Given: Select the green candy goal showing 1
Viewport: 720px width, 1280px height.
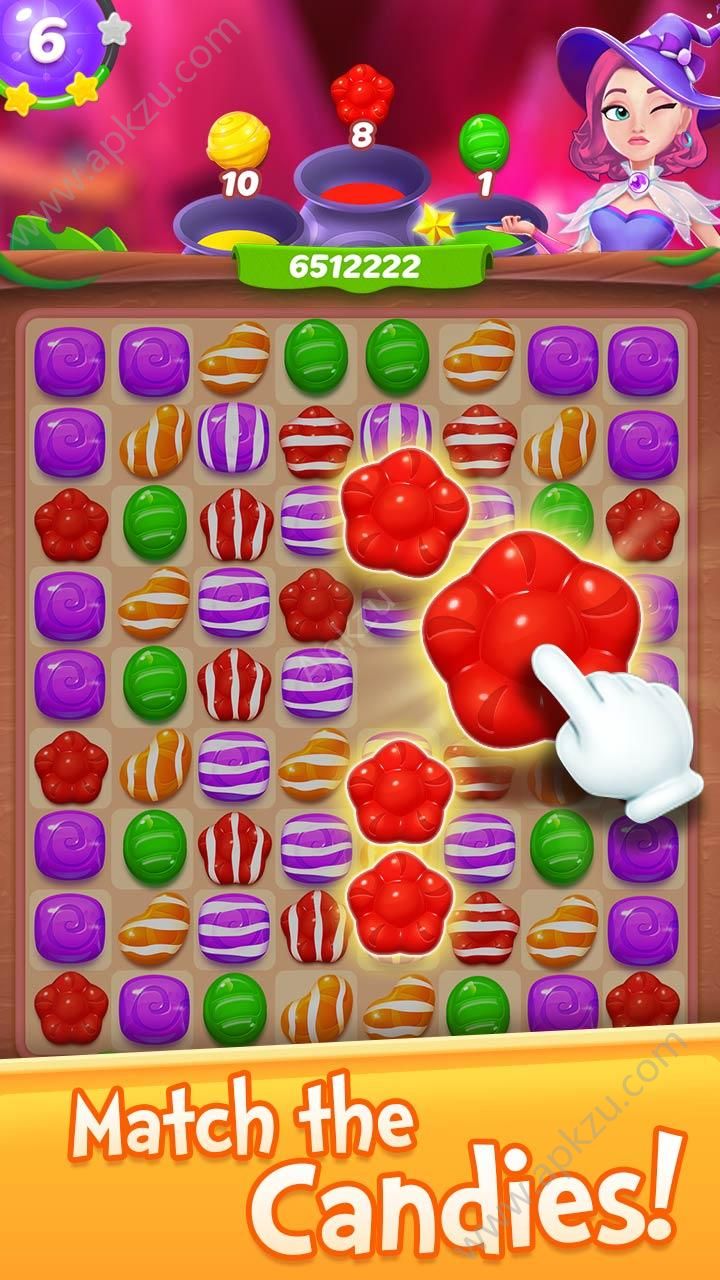Looking at the screenshot, I should (484, 142).
